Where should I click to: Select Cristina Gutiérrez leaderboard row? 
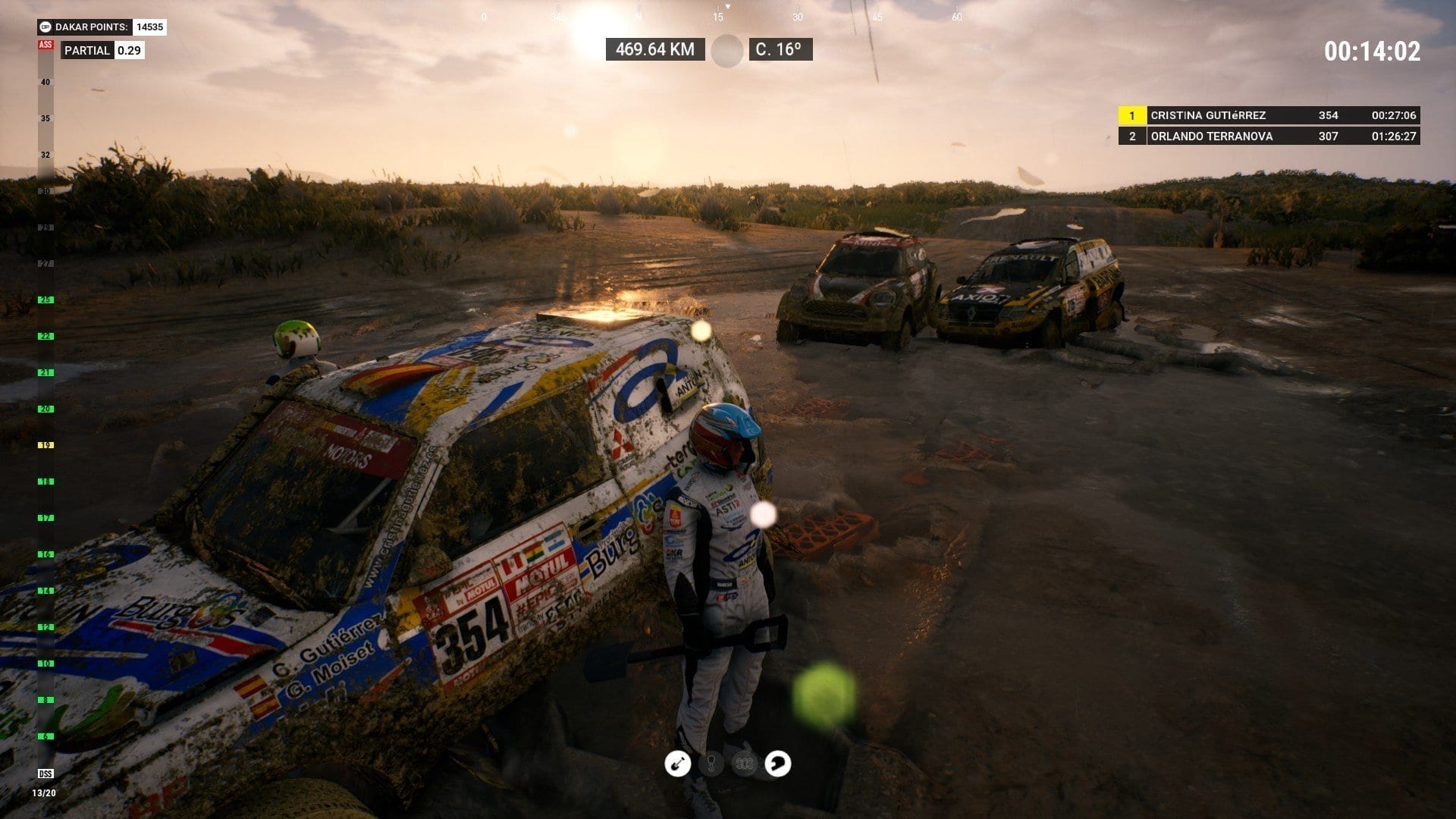point(1268,115)
